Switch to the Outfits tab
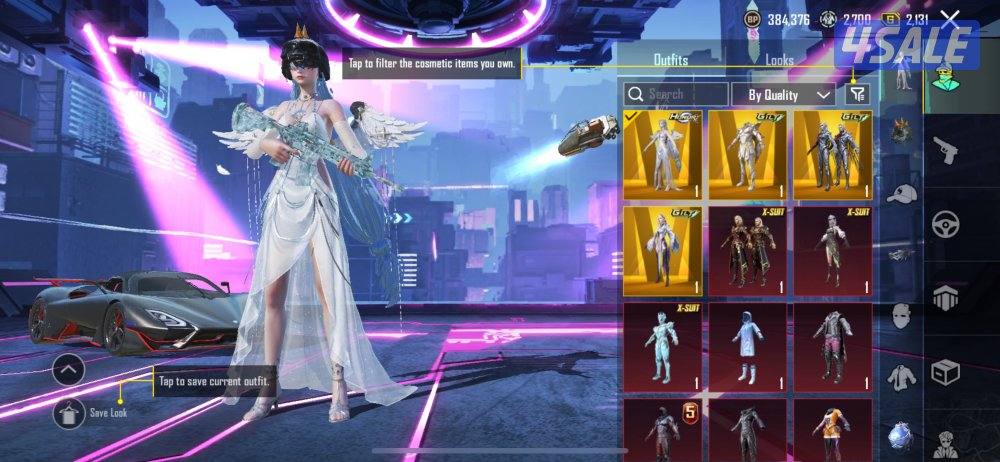 (670, 60)
